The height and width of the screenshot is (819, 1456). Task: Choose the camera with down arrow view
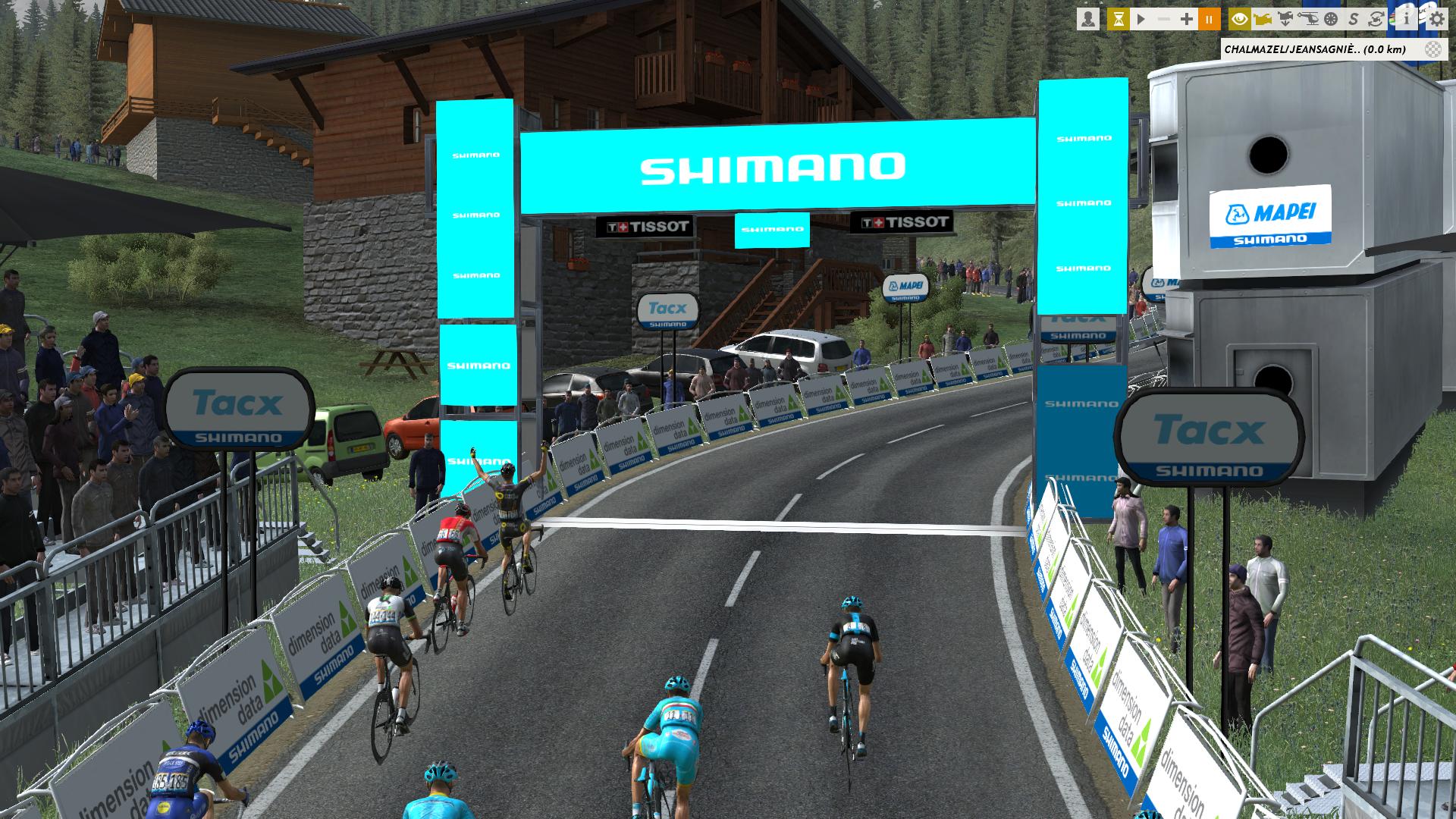pos(1285,19)
